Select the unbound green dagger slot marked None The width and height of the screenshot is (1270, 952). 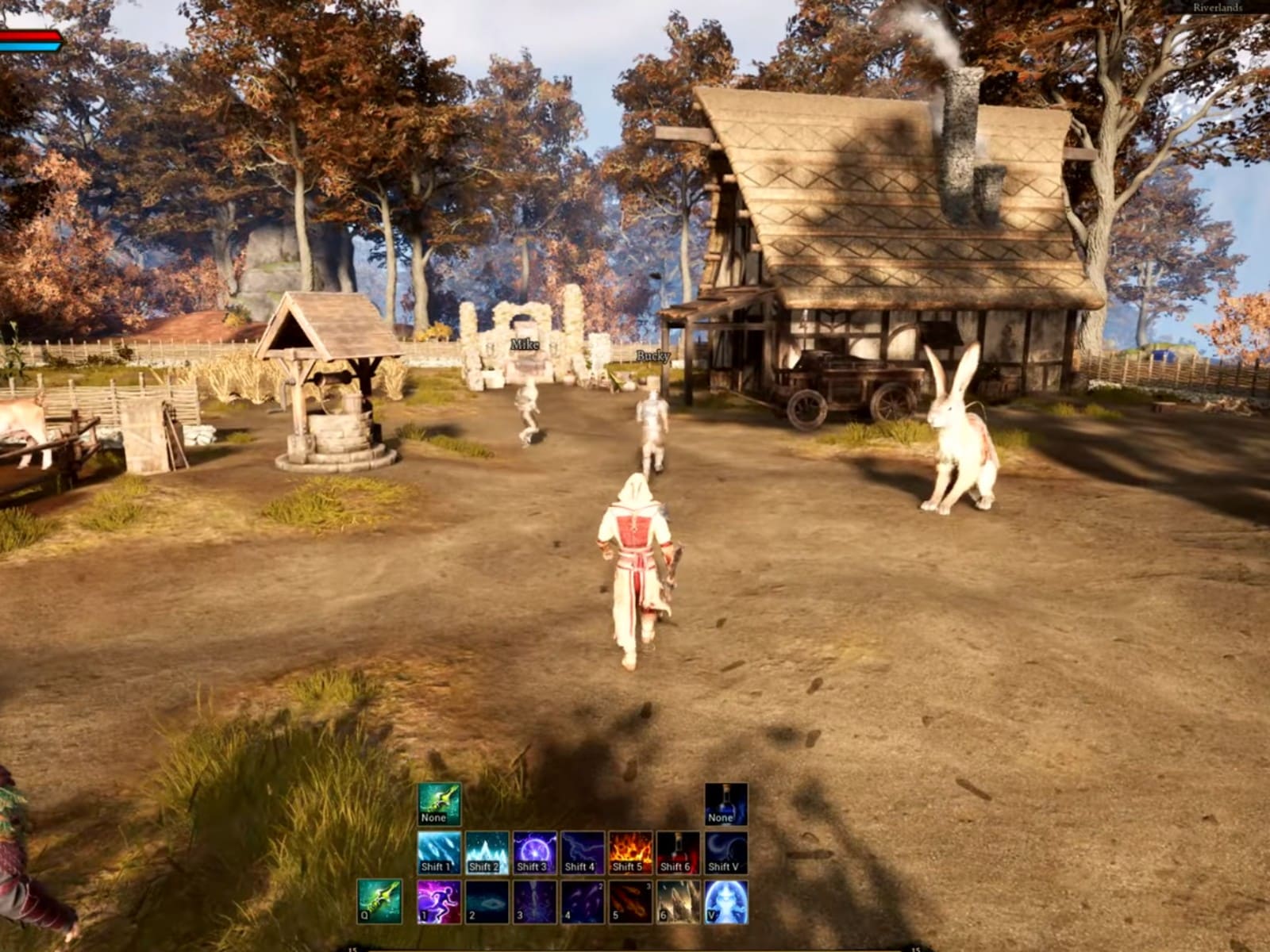(439, 804)
